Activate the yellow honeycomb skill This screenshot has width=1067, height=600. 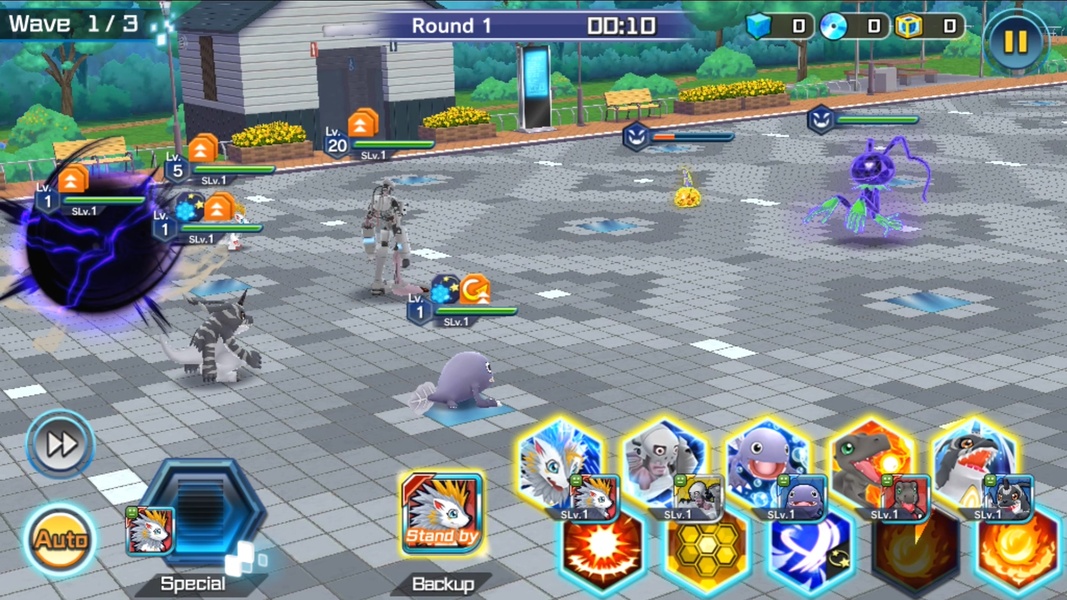pos(706,551)
